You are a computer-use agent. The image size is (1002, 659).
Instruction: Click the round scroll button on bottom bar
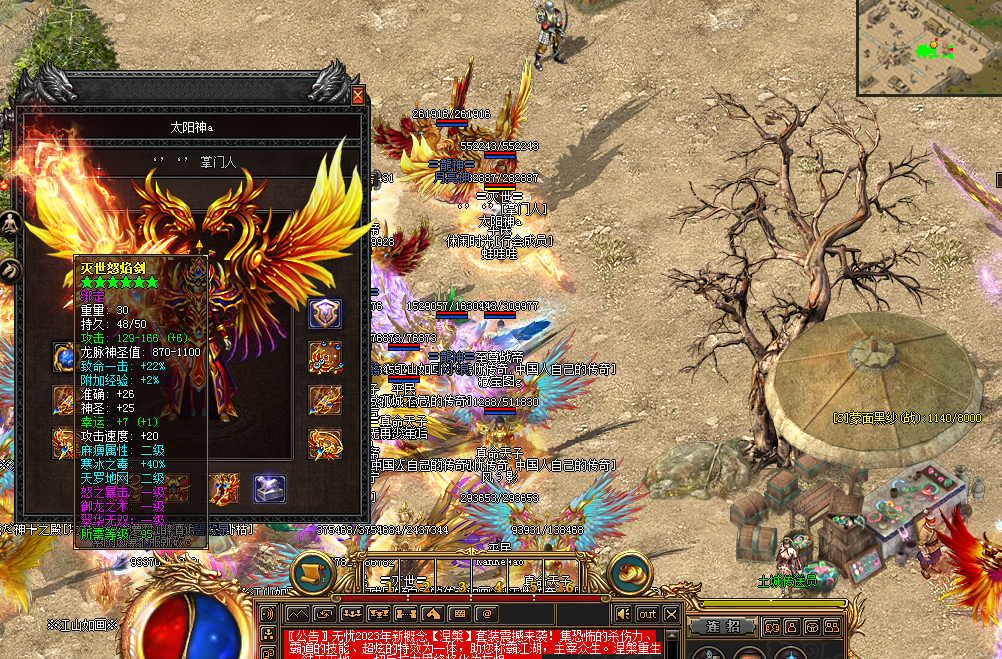[x=312, y=572]
